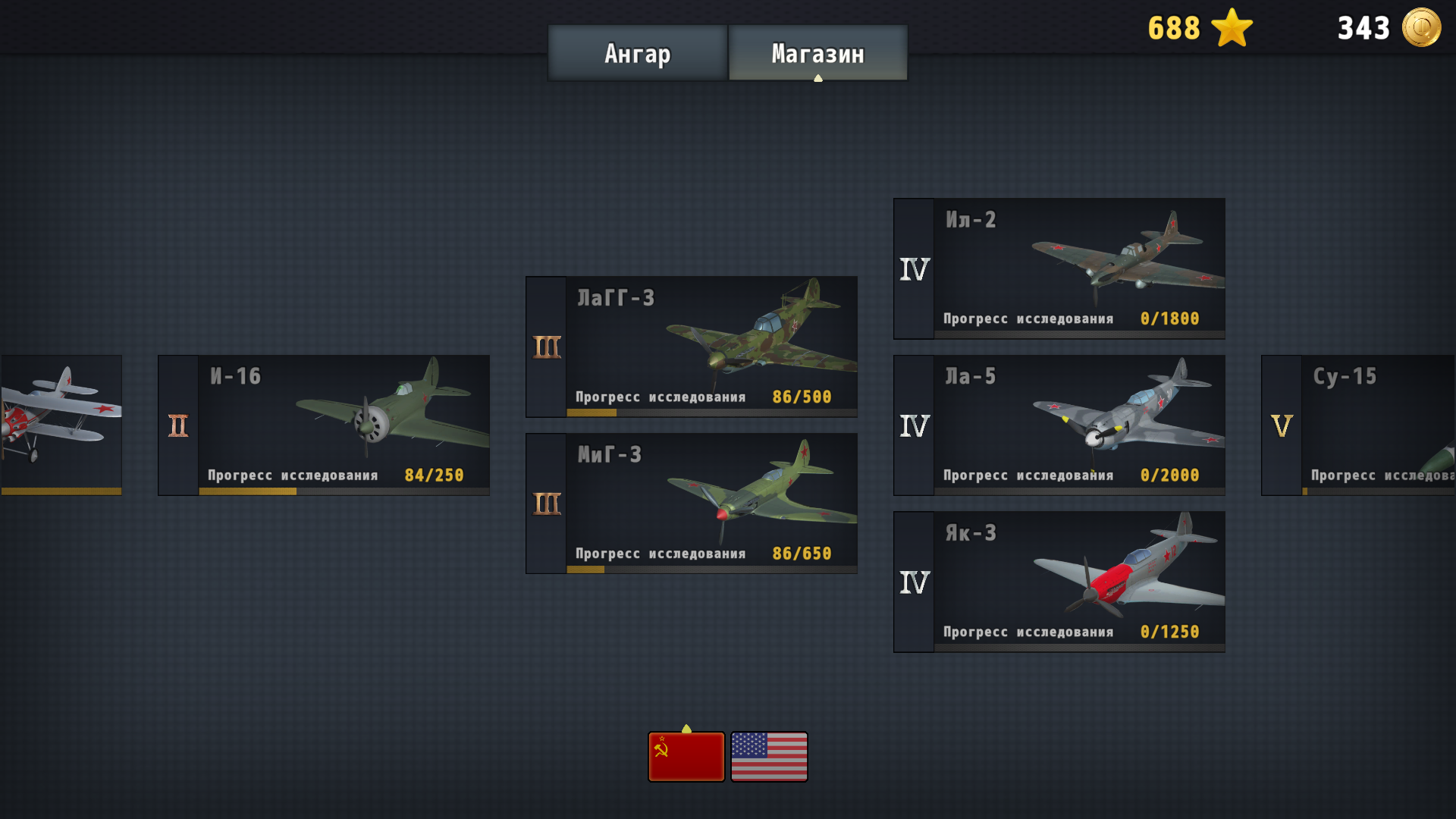Select the tier V Су-15 card

point(1365,425)
